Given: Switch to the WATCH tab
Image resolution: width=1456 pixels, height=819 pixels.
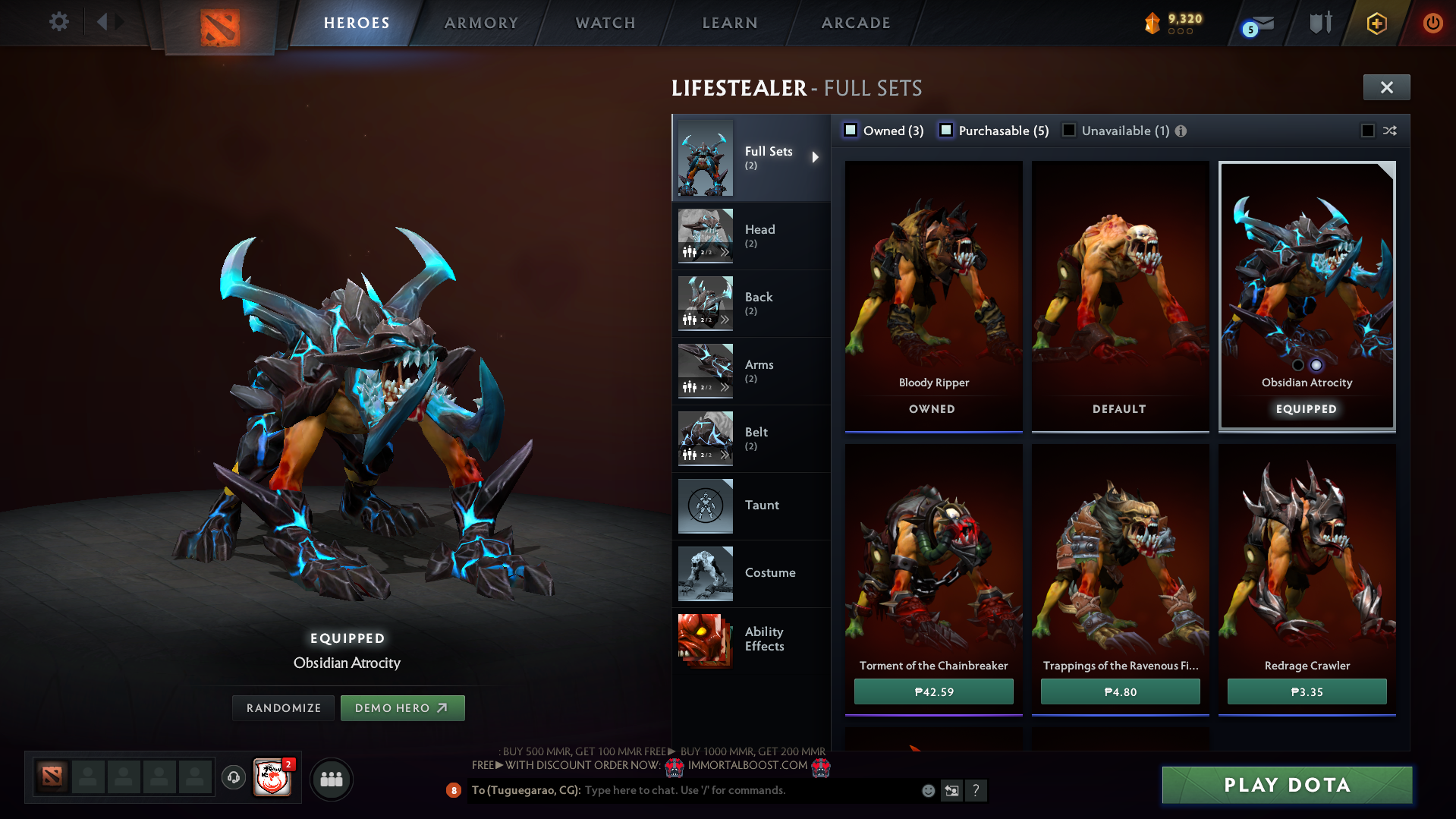Looking at the screenshot, I should [605, 23].
